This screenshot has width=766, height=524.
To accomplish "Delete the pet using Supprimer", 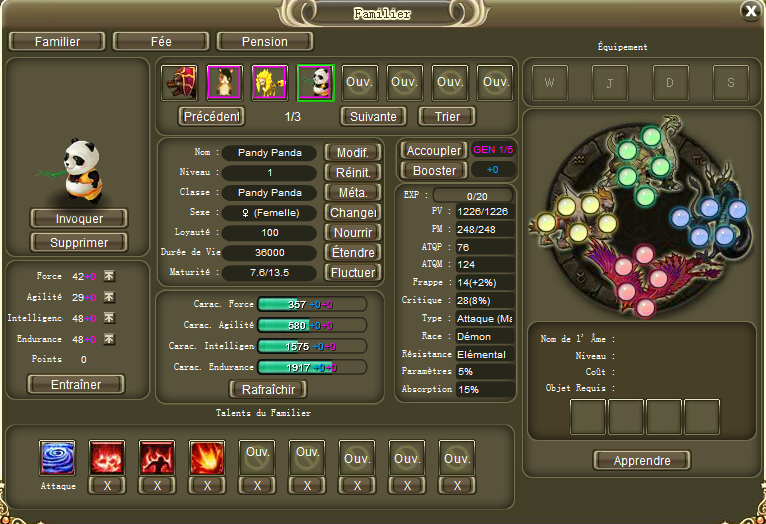I will click(x=79, y=242).
